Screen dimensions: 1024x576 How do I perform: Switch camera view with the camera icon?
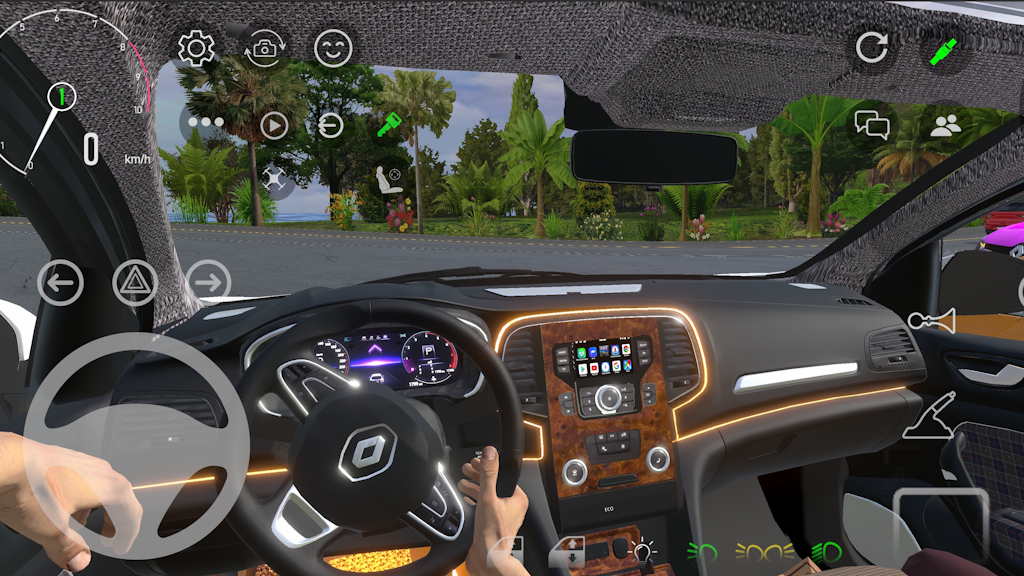pos(265,48)
